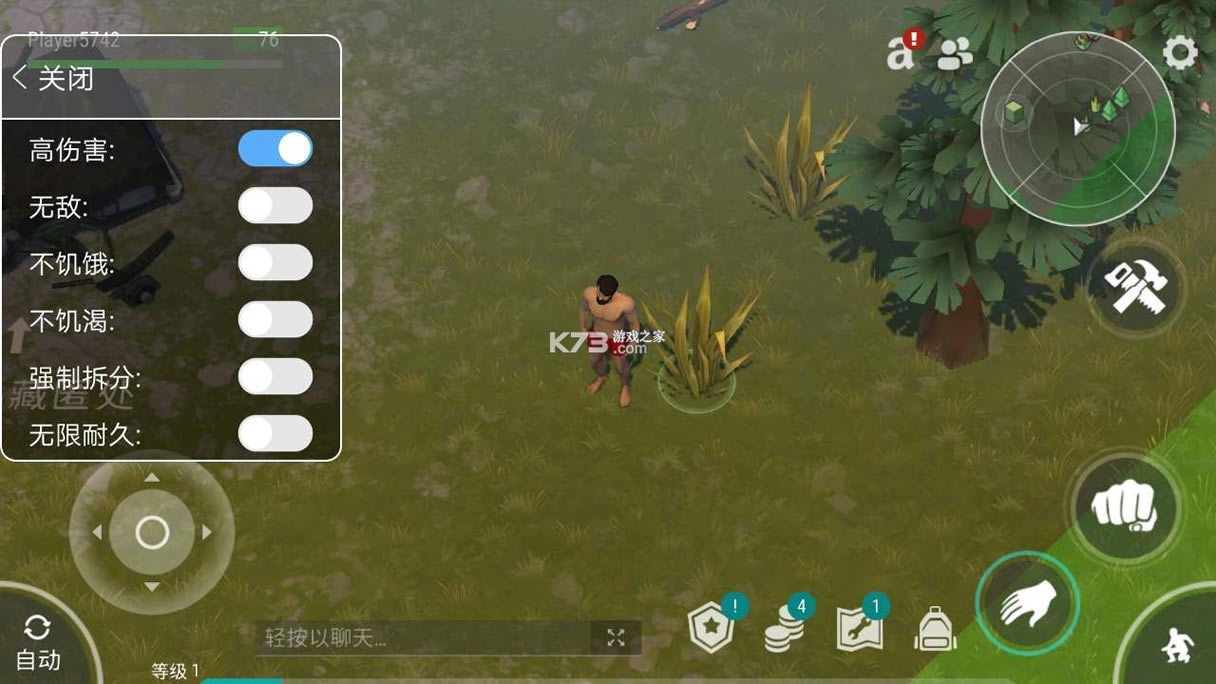Open the gear settings menu

click(1180, 53)
